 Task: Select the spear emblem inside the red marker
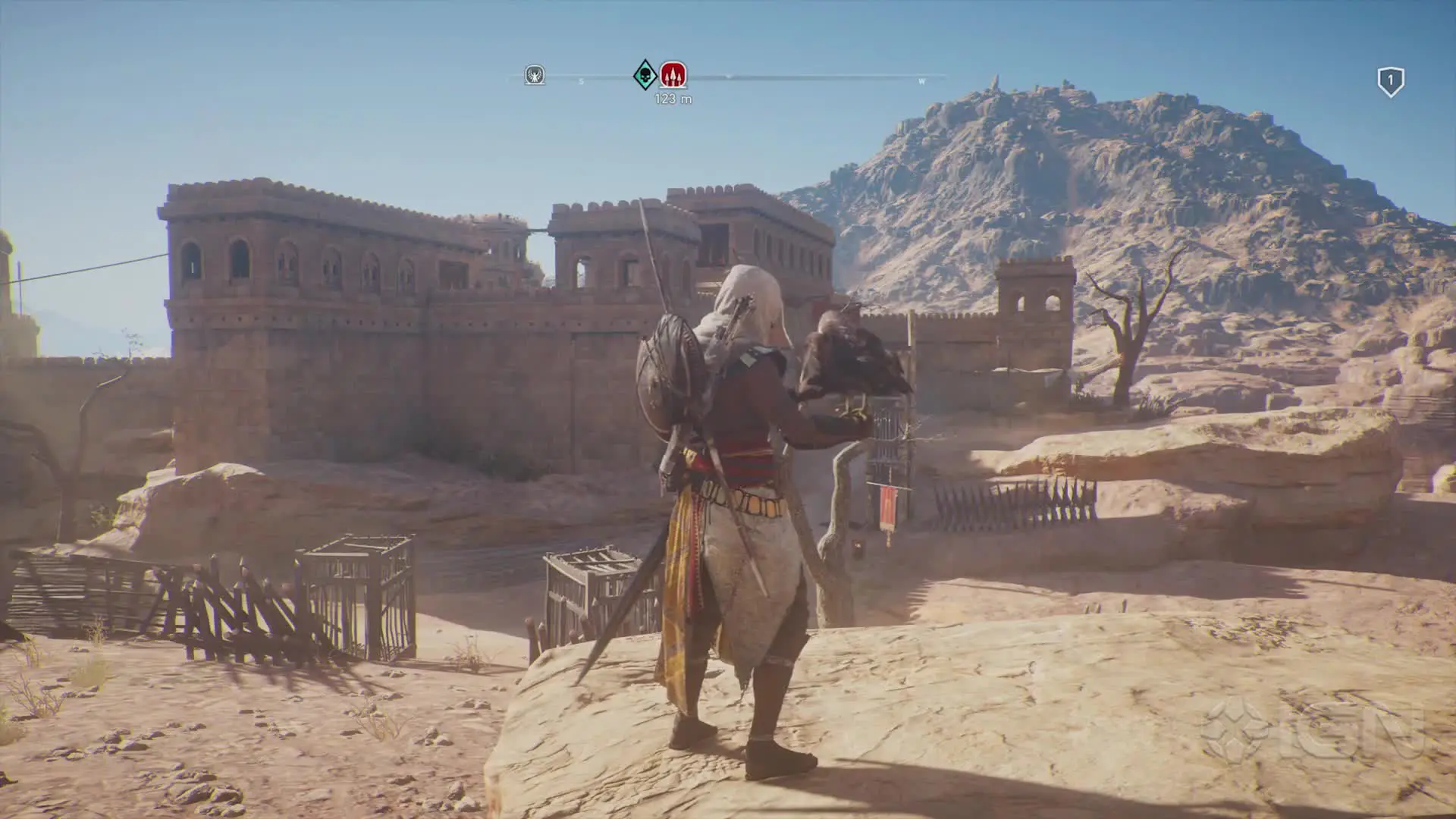click(674, 75)
